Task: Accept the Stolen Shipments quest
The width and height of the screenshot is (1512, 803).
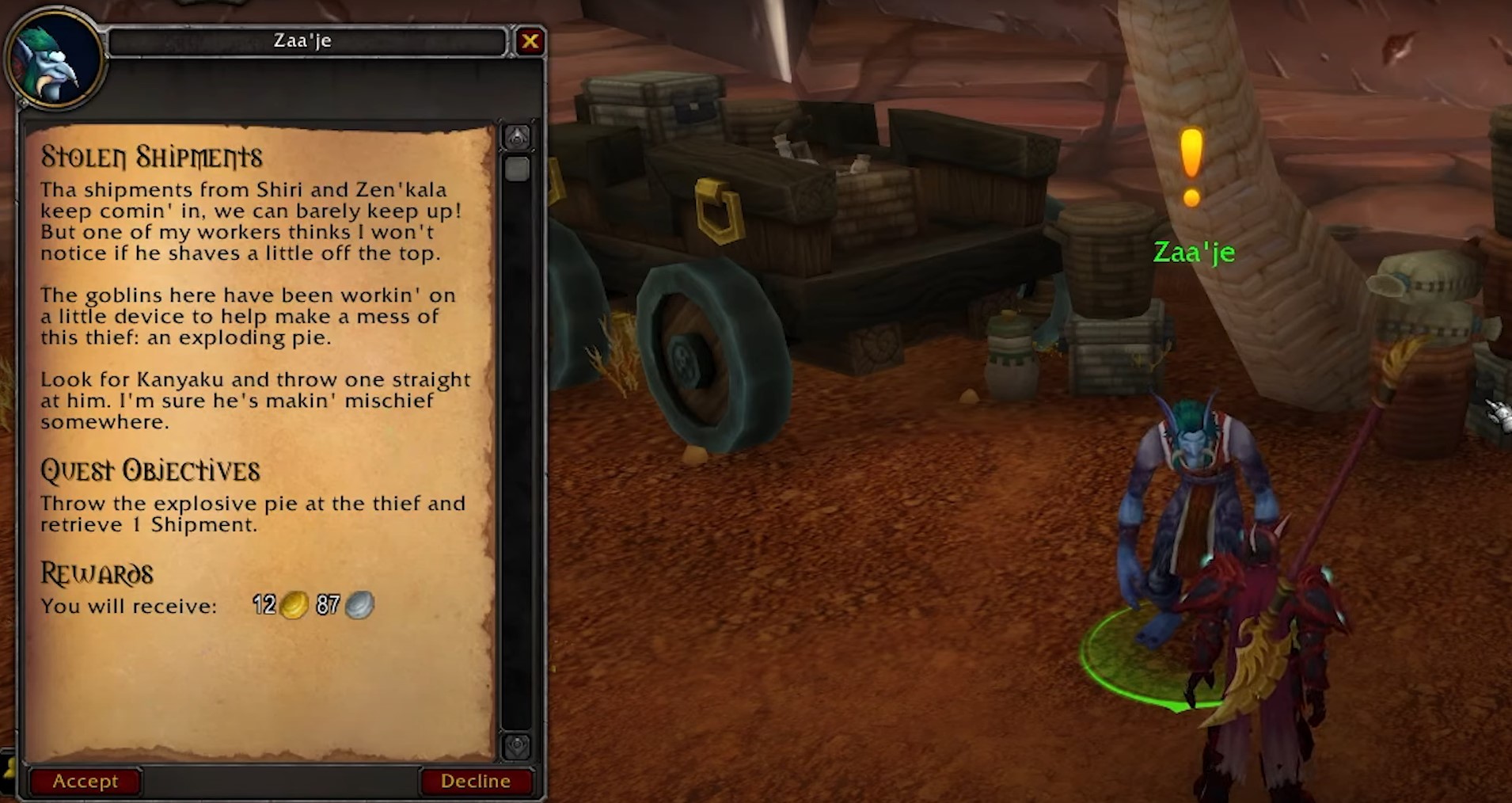Action: [x=85, y=781]
